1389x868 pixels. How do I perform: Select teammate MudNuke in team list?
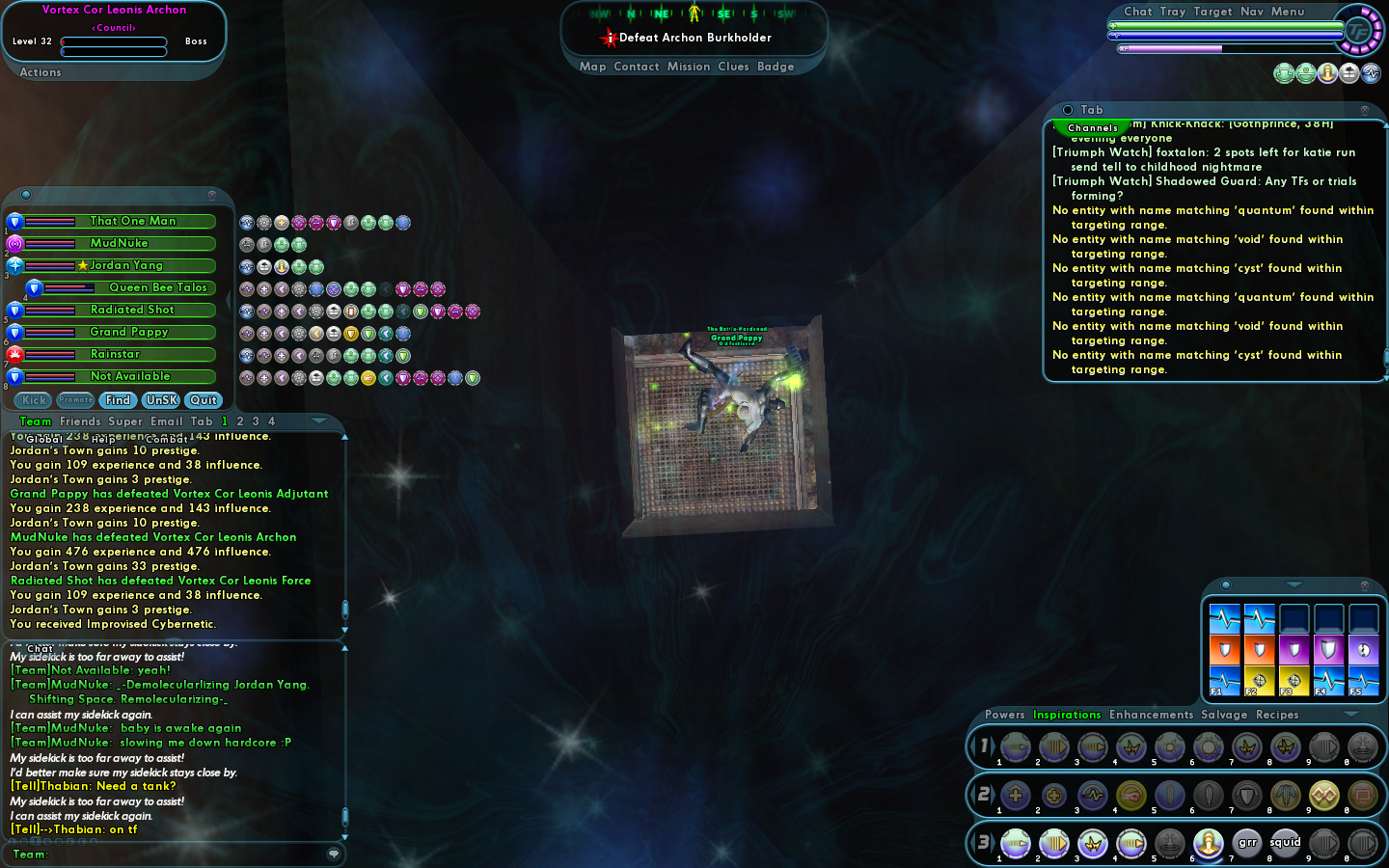[120, 244]
